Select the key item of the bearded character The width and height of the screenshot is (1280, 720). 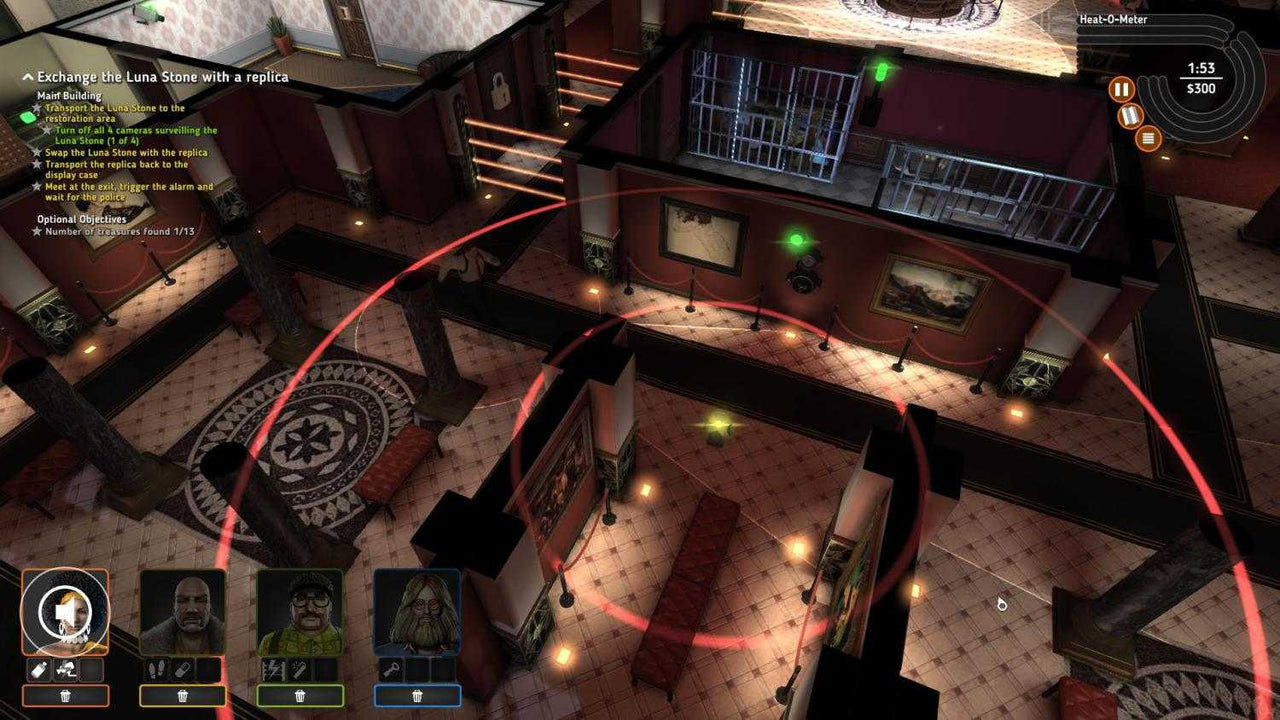(x=393, y=668)
